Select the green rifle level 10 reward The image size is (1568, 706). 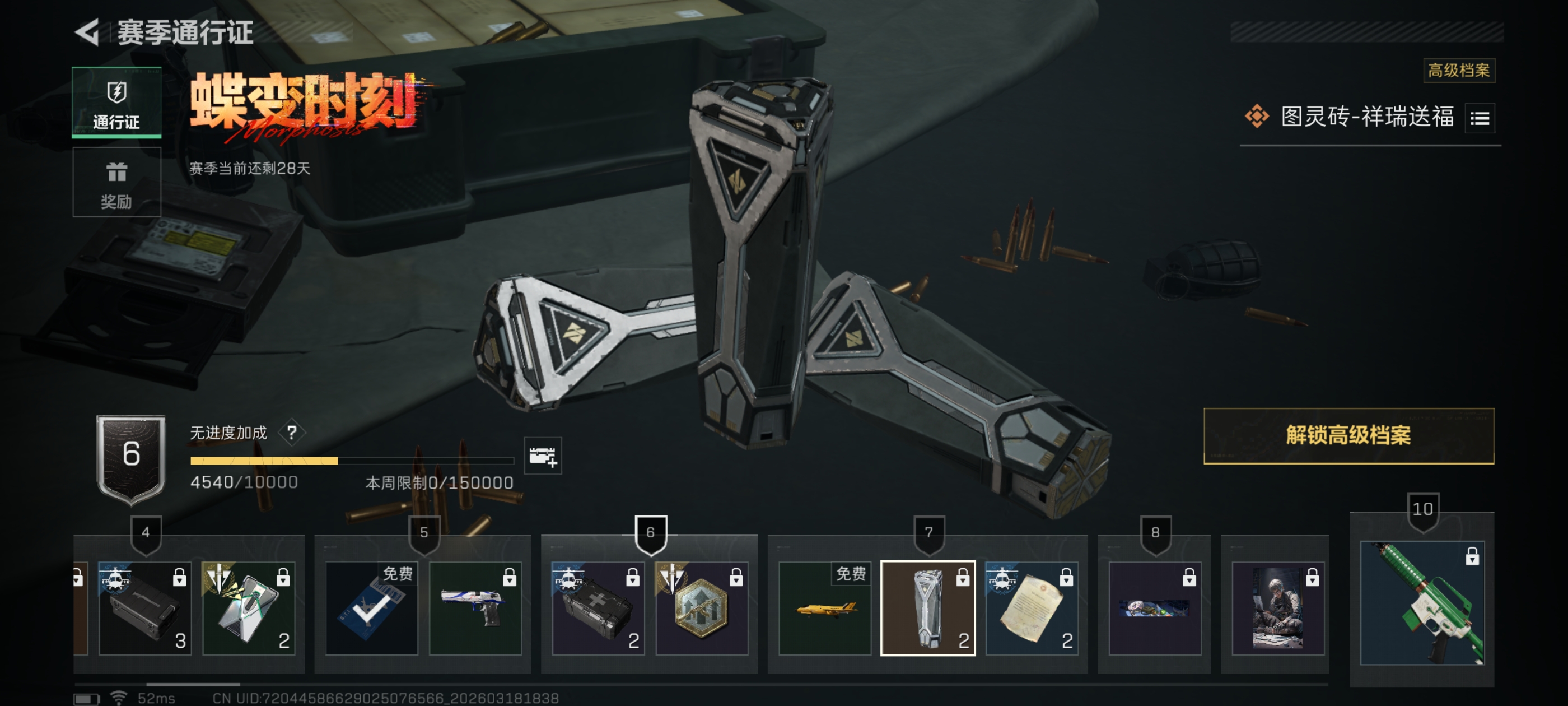tap(1421, 602)
